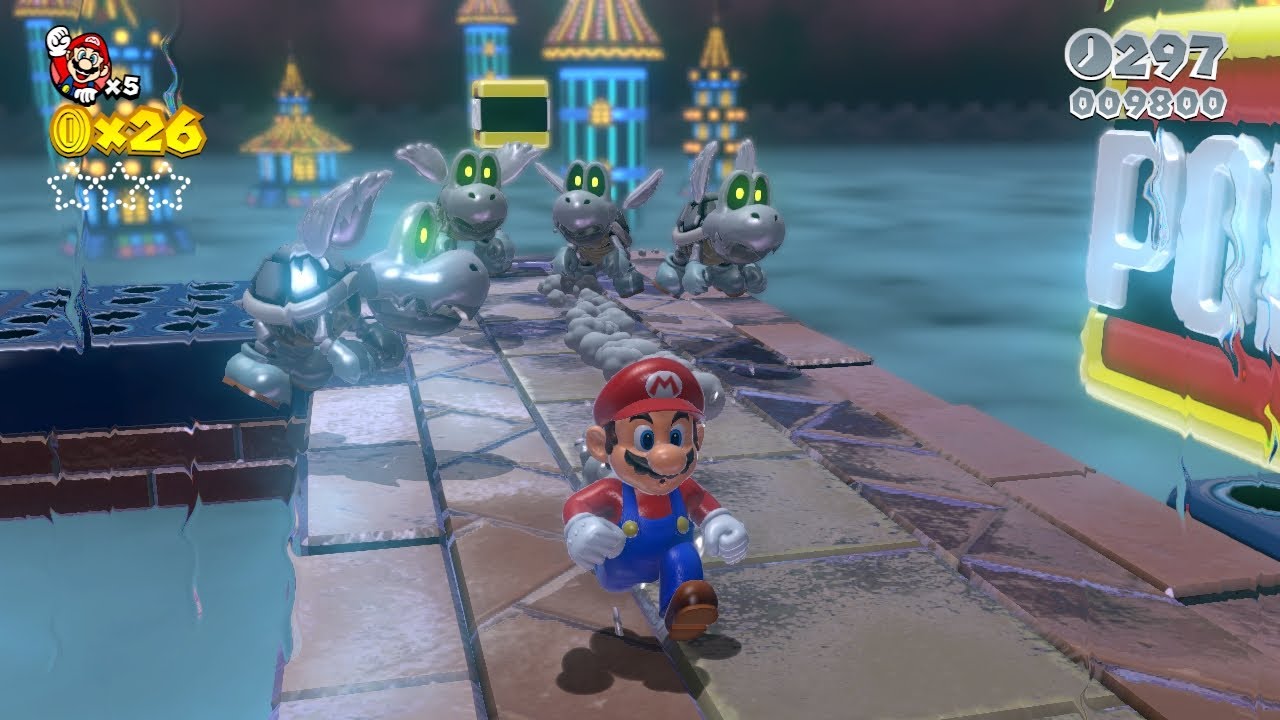Click the Mario lives icon showing x5
The image size is (1280, 720).
(80, 60)
